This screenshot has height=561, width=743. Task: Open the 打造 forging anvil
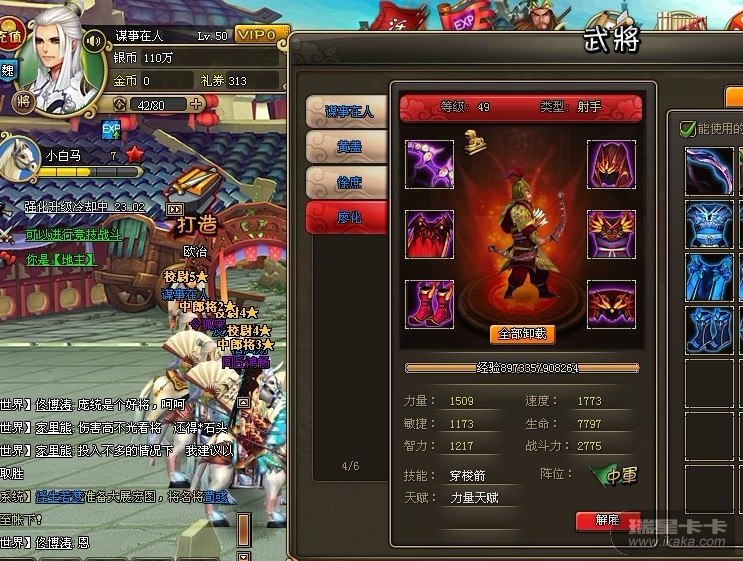click(197, 207)
